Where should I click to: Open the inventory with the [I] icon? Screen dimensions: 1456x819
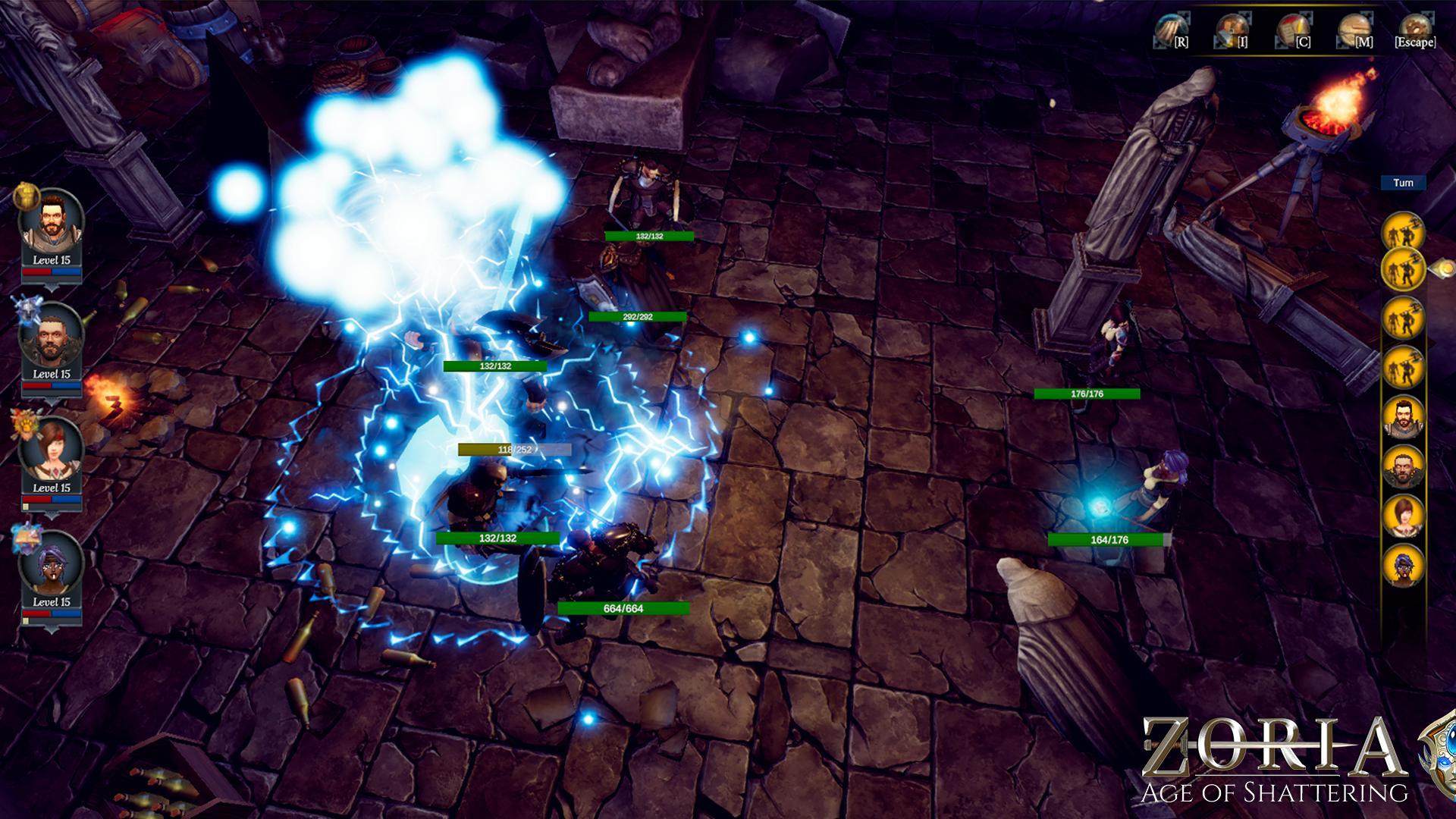[x=1232, y=28]
